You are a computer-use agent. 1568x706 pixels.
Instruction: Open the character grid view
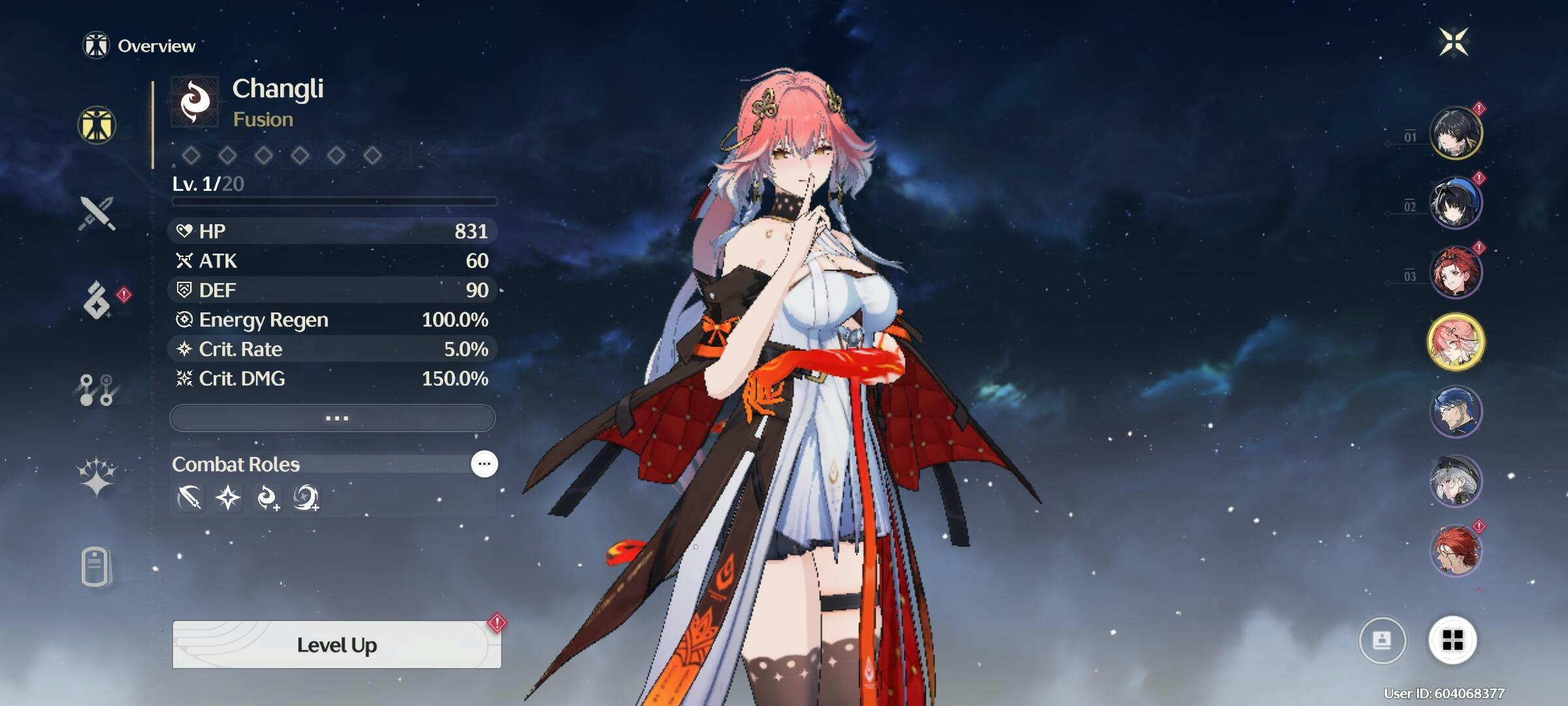tap(1452, 640)
